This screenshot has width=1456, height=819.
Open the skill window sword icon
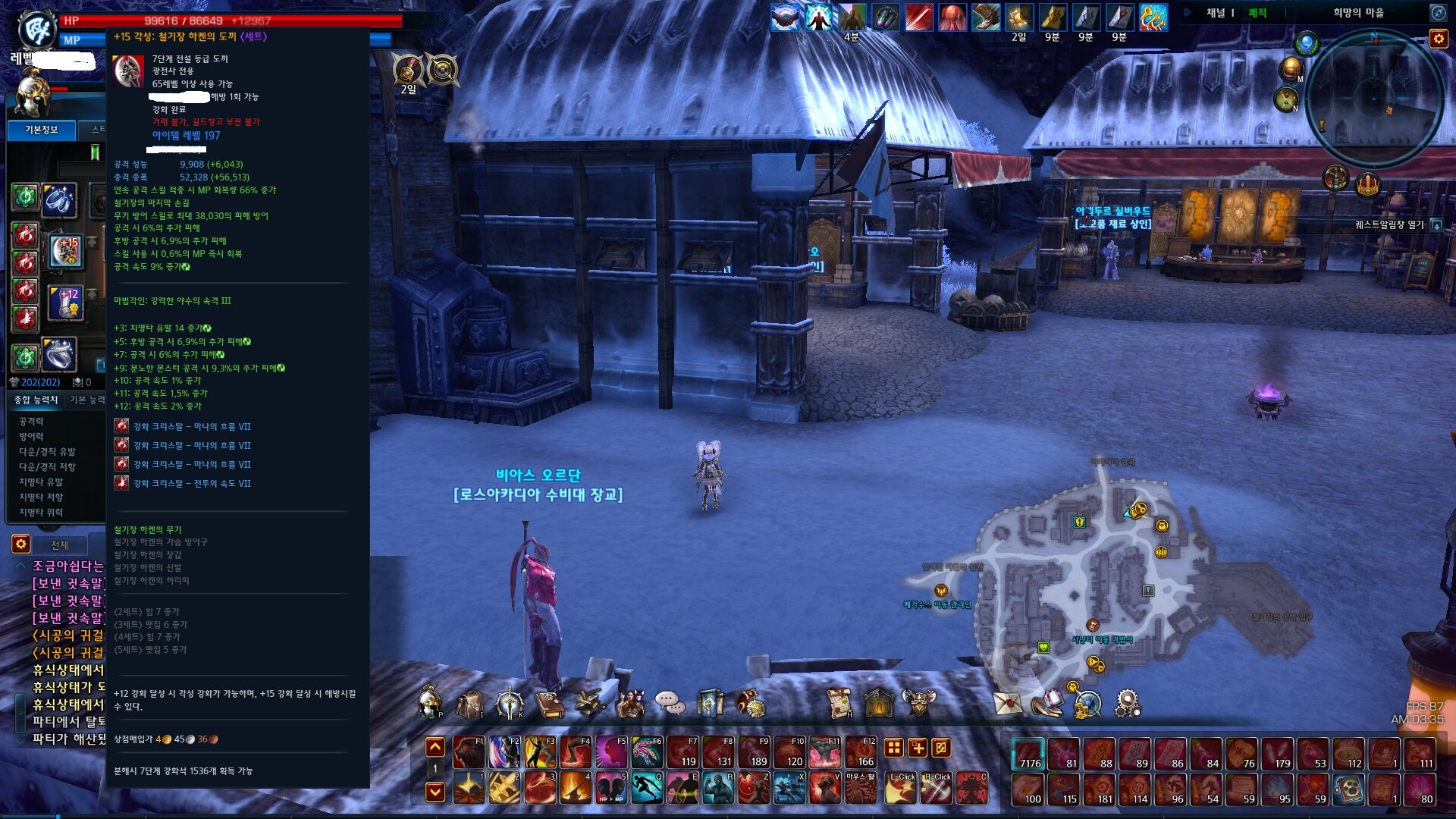pos(510,704)
